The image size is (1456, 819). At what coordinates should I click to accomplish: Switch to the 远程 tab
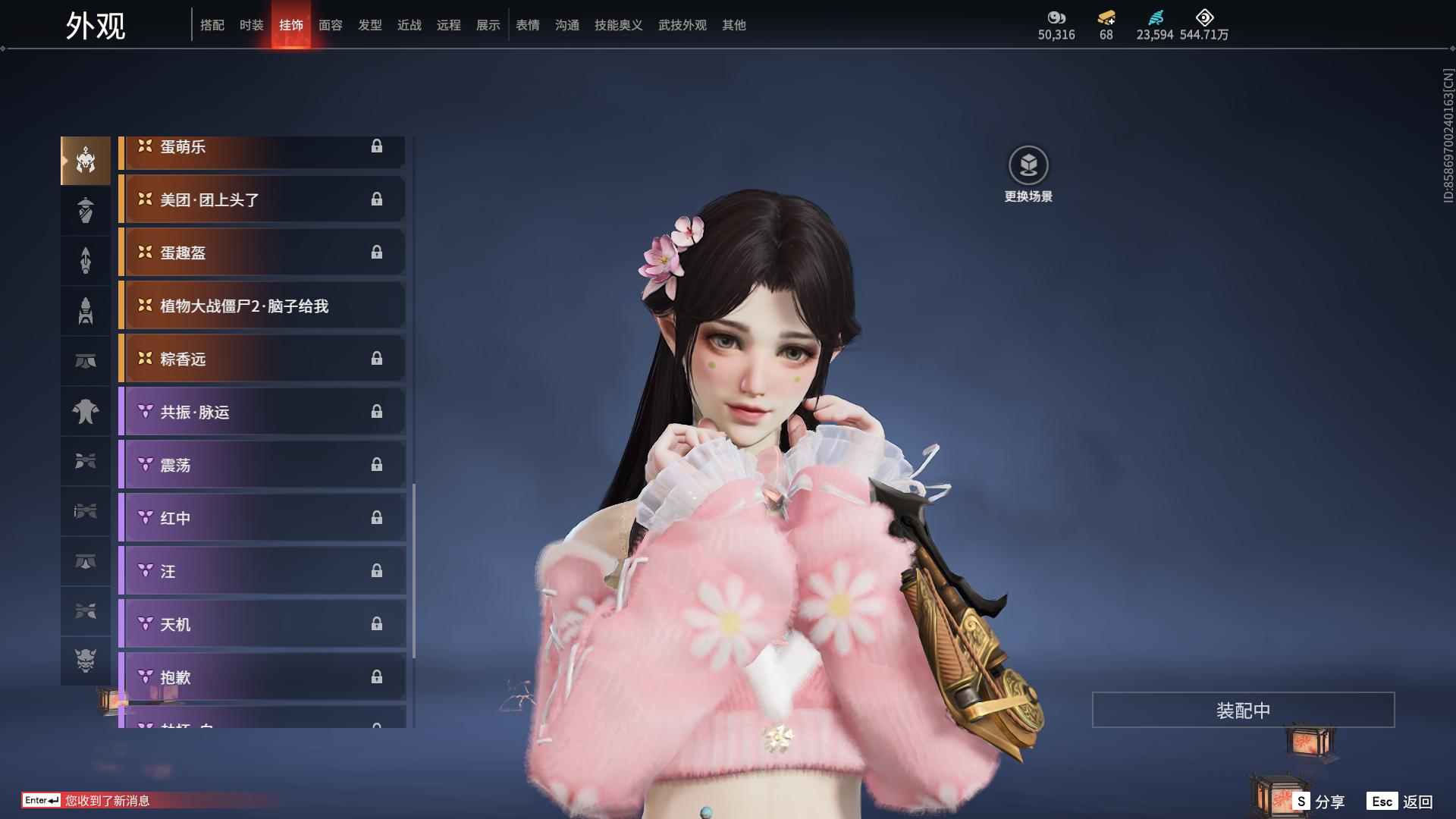449,25
